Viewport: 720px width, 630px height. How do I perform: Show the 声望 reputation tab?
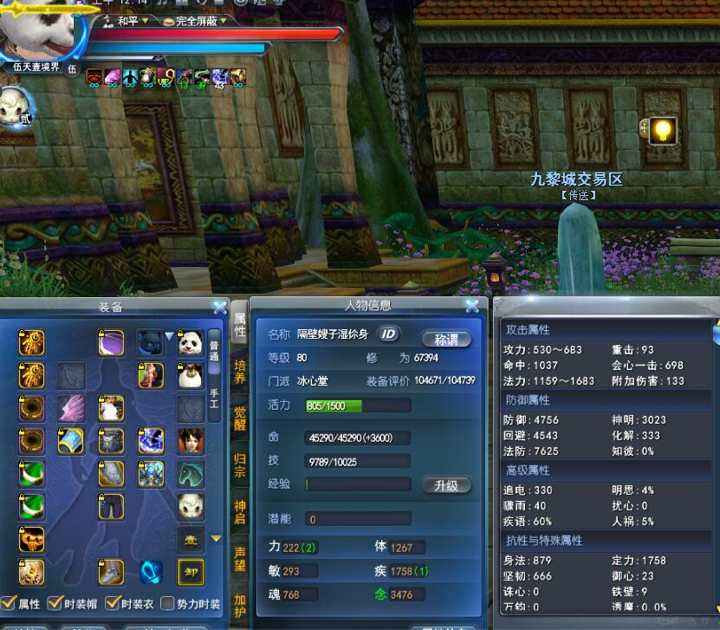[240, 558]
